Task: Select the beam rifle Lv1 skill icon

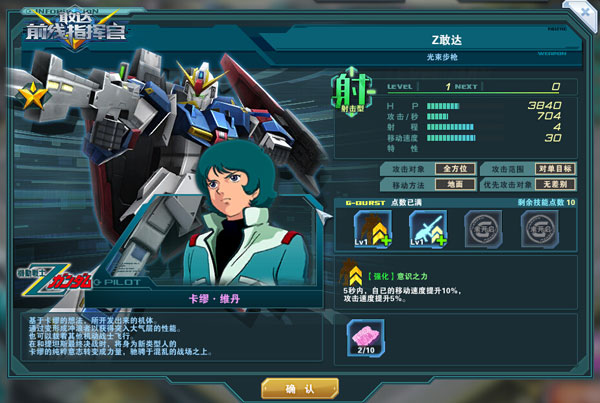Action: pos(427,228)
